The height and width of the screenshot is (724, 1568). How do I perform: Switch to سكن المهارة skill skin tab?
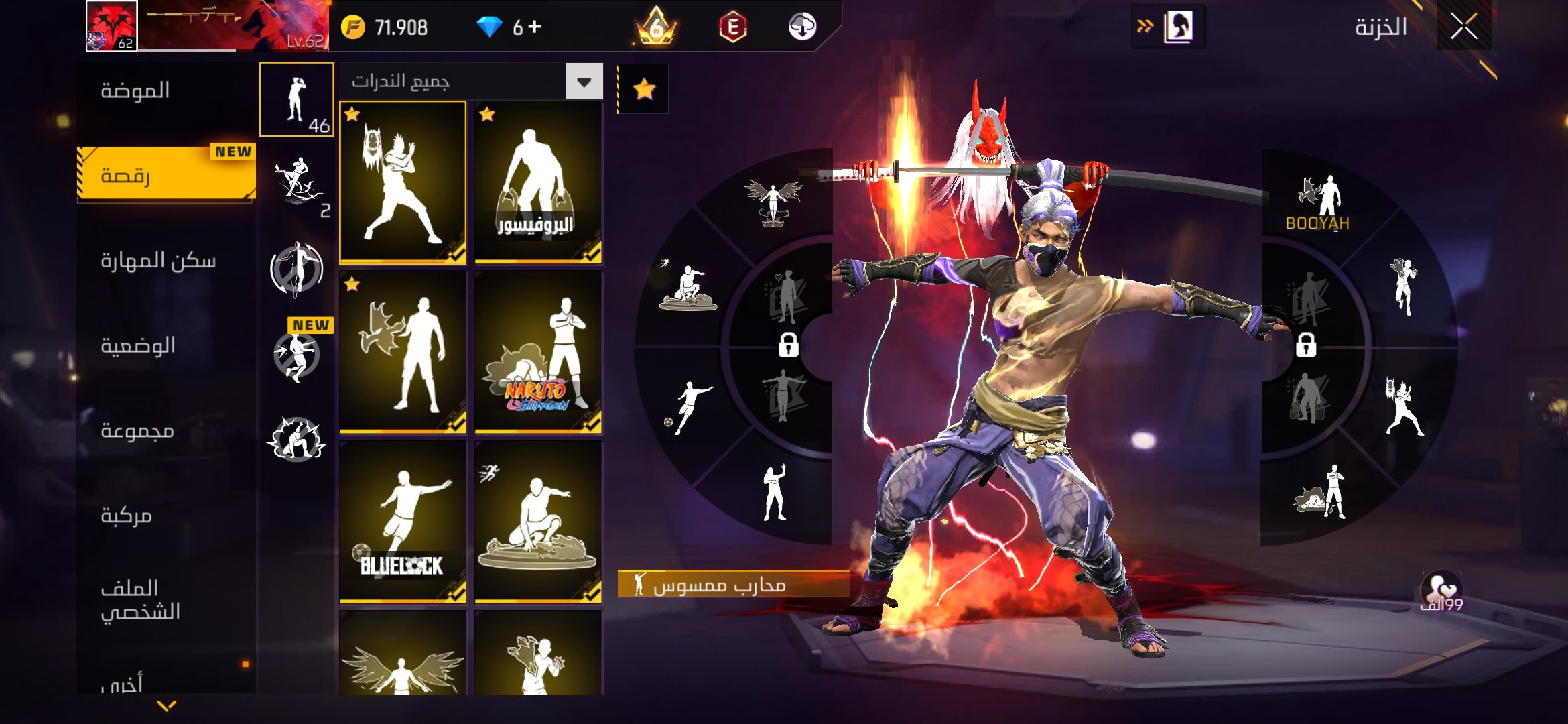point(158,260)
